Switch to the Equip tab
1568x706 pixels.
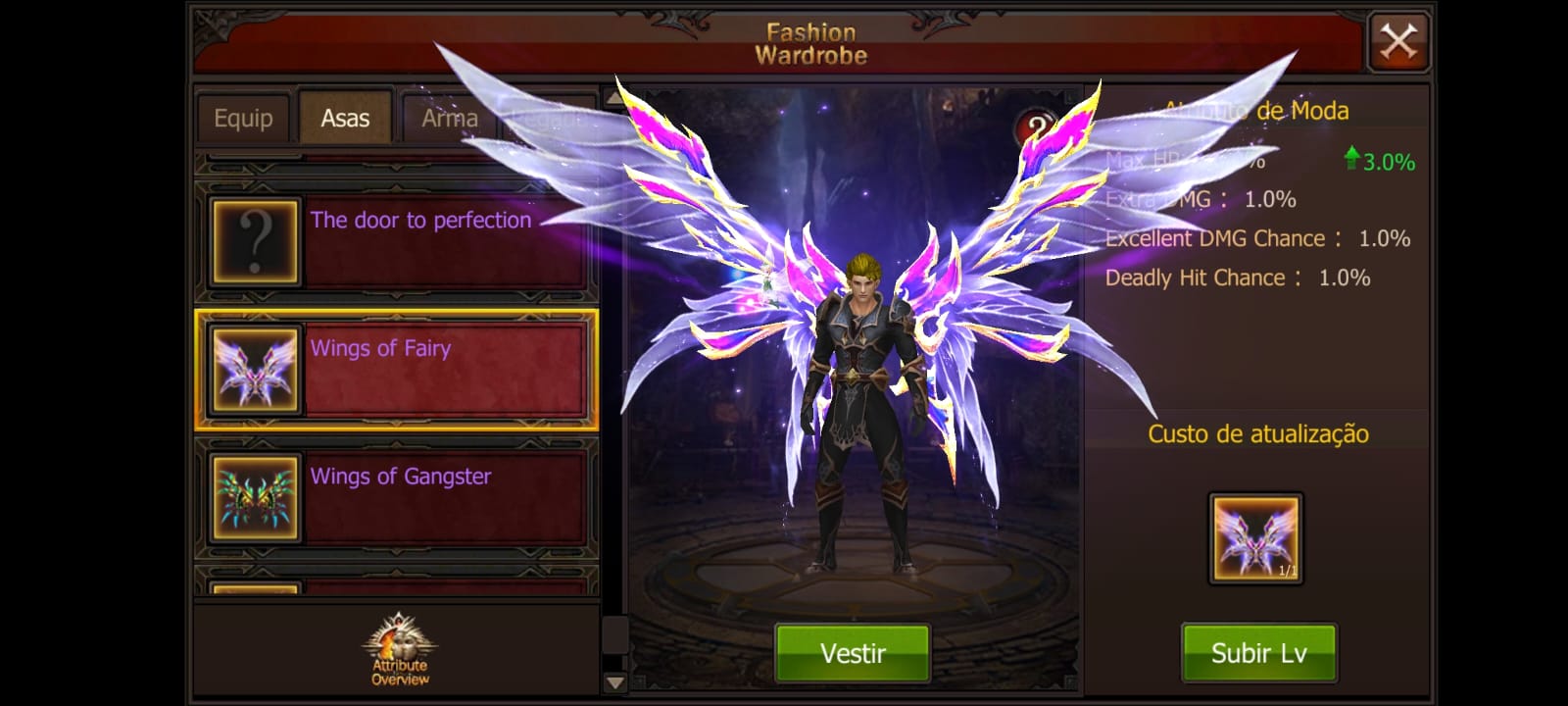[x=243, y=119]
